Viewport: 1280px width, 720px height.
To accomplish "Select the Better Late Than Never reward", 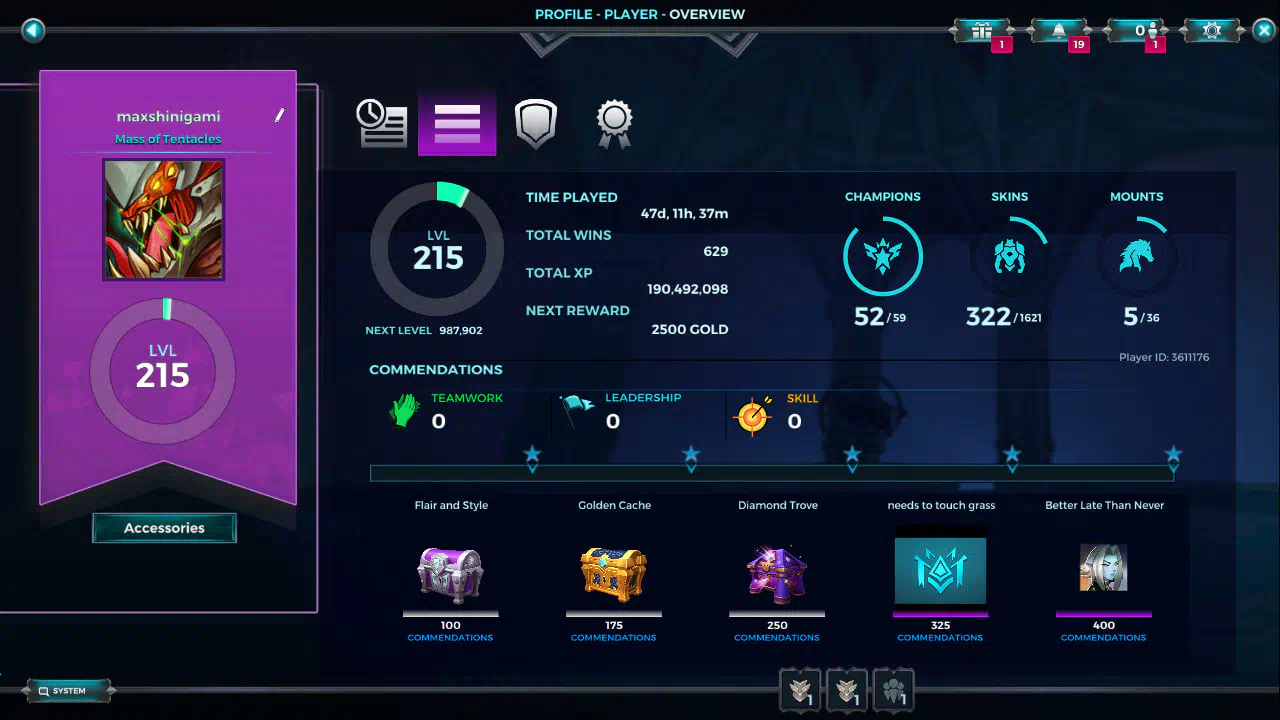I will click(1104, 568).
